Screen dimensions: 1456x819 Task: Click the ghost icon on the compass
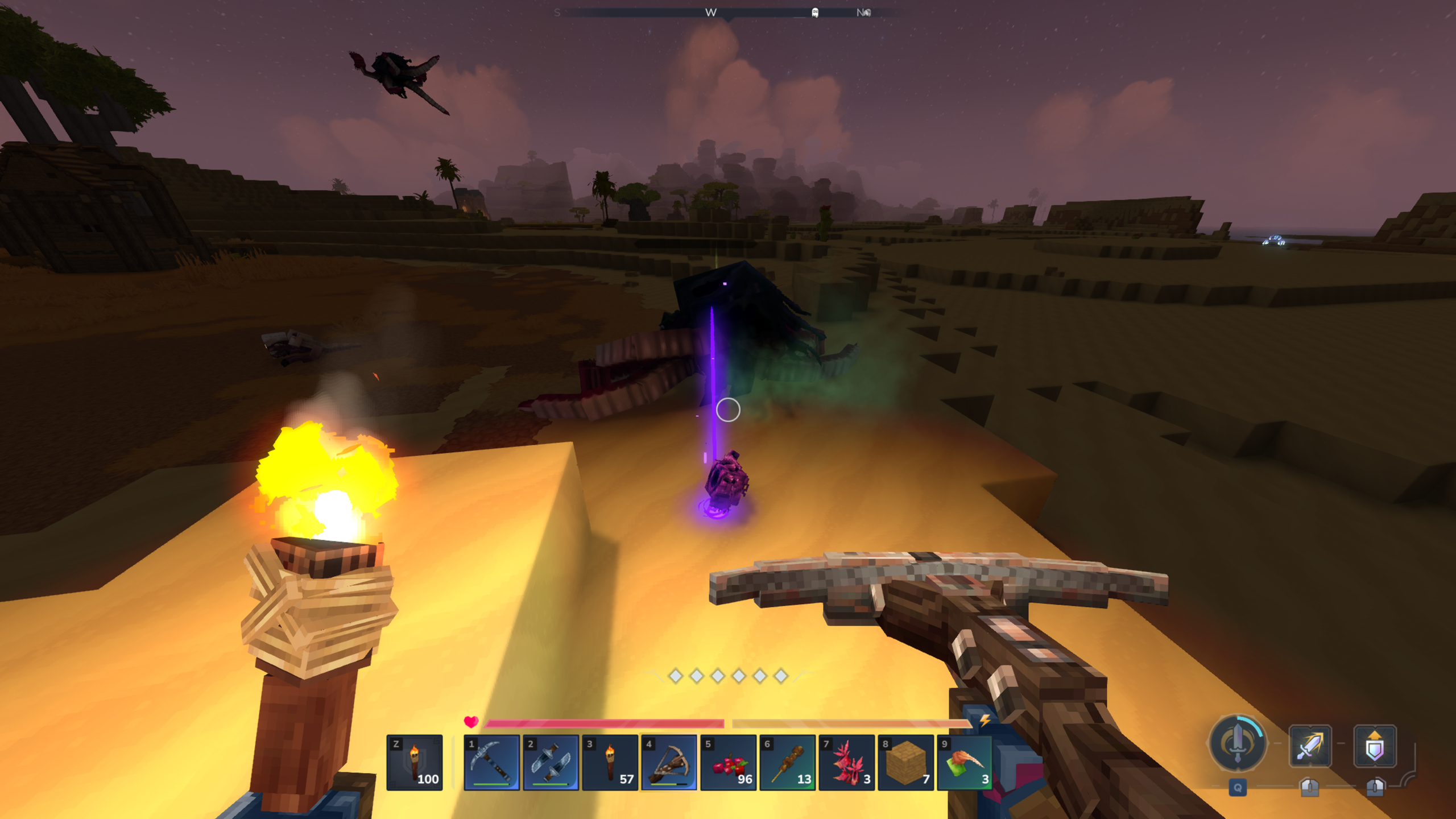pos(814,12)
